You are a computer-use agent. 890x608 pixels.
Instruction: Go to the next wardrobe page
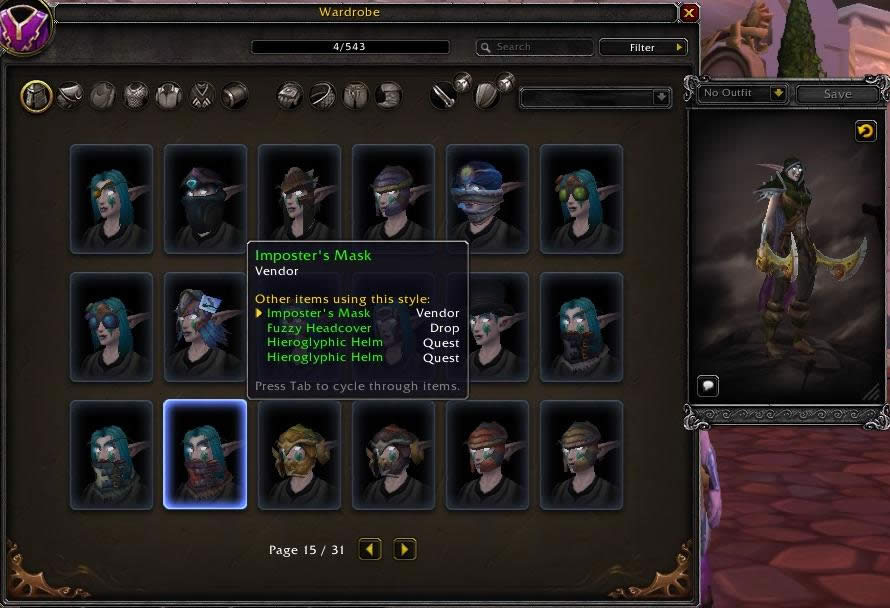tap(404, 549)
